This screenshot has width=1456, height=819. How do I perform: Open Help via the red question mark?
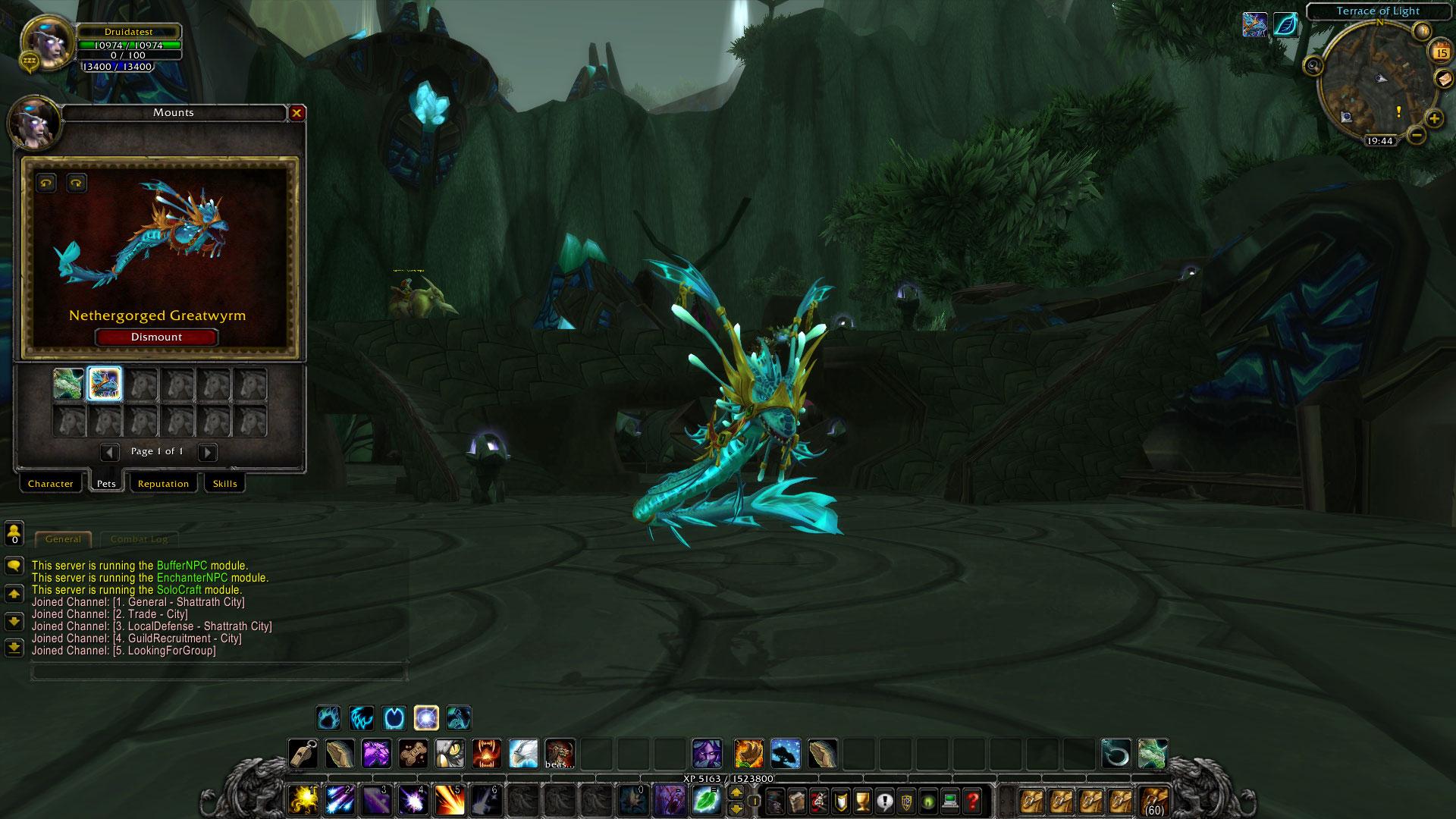[973, 800]
